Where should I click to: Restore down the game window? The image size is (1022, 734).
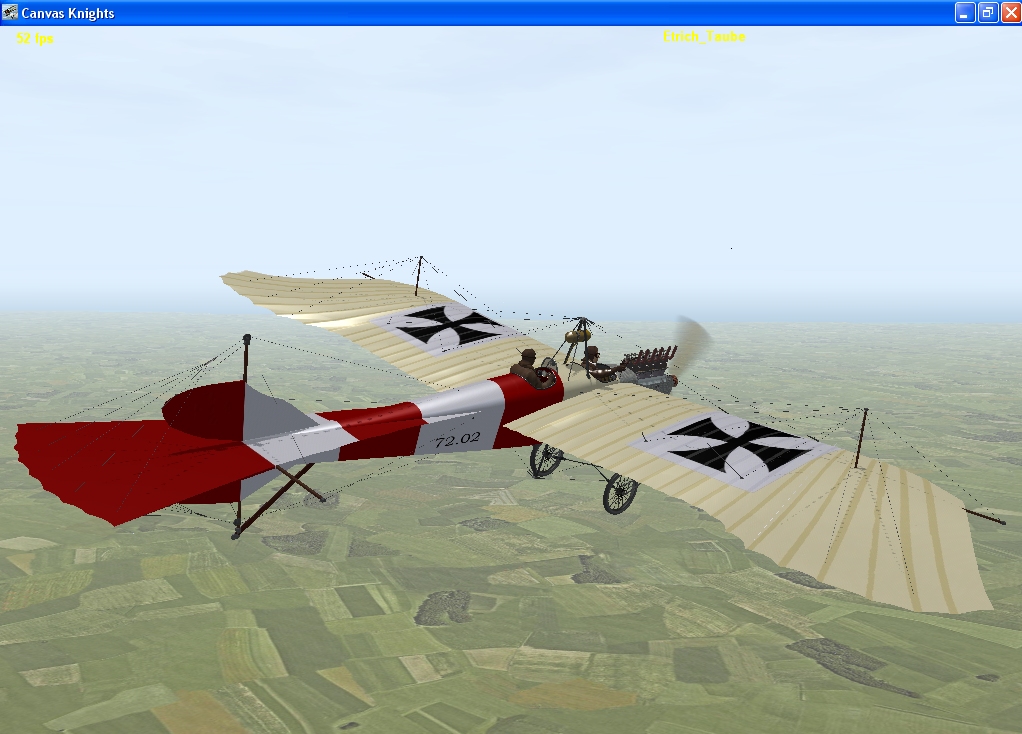(x=987, y=13)
